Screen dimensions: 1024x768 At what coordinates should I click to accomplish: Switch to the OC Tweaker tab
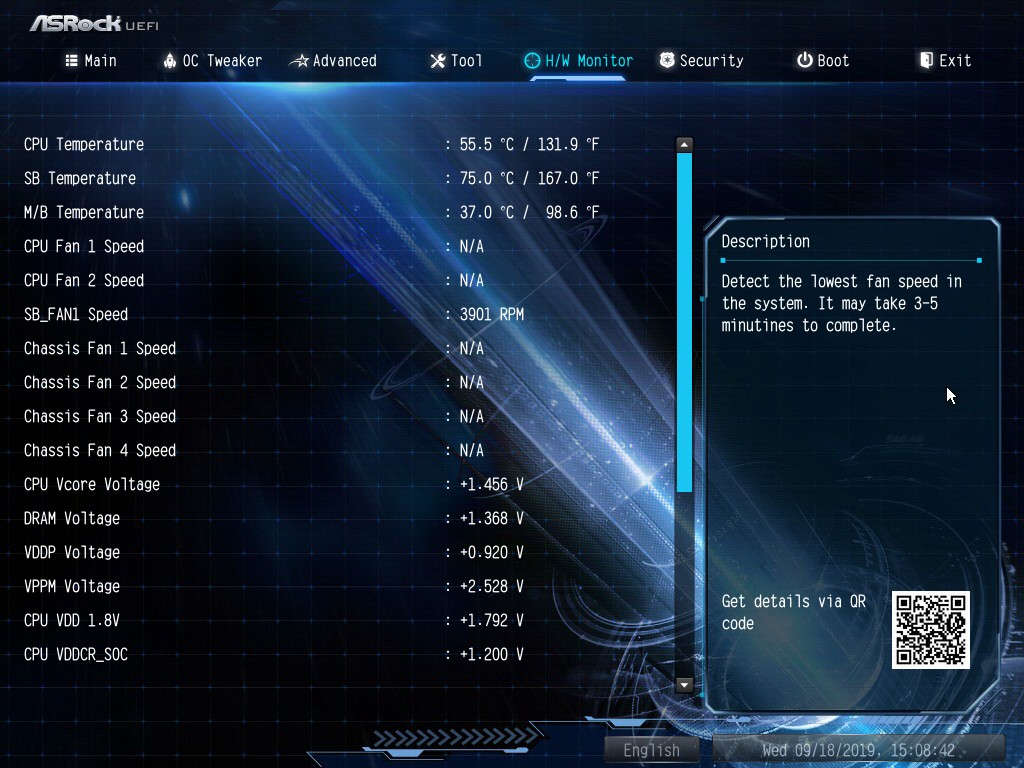pos(212,61)
